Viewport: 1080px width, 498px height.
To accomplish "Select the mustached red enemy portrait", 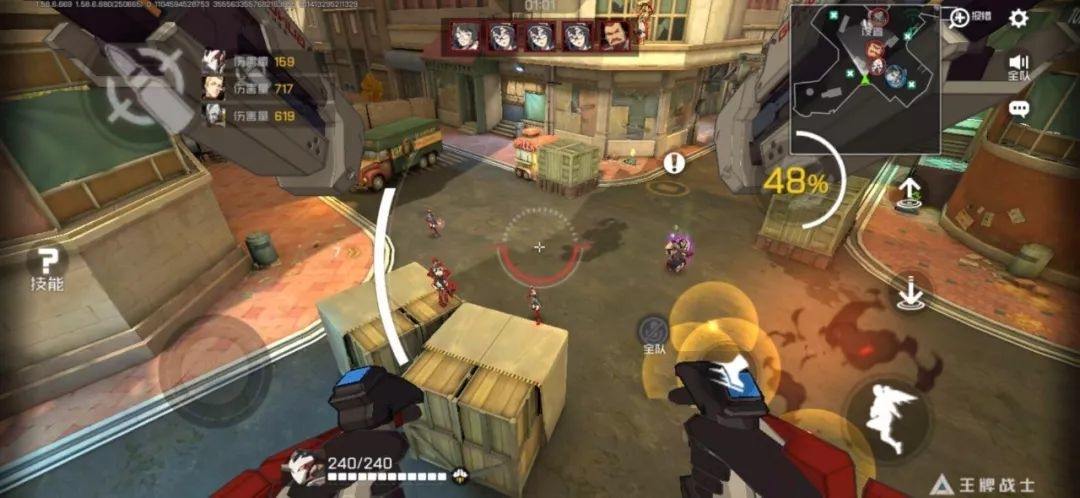I will (615, 36).
